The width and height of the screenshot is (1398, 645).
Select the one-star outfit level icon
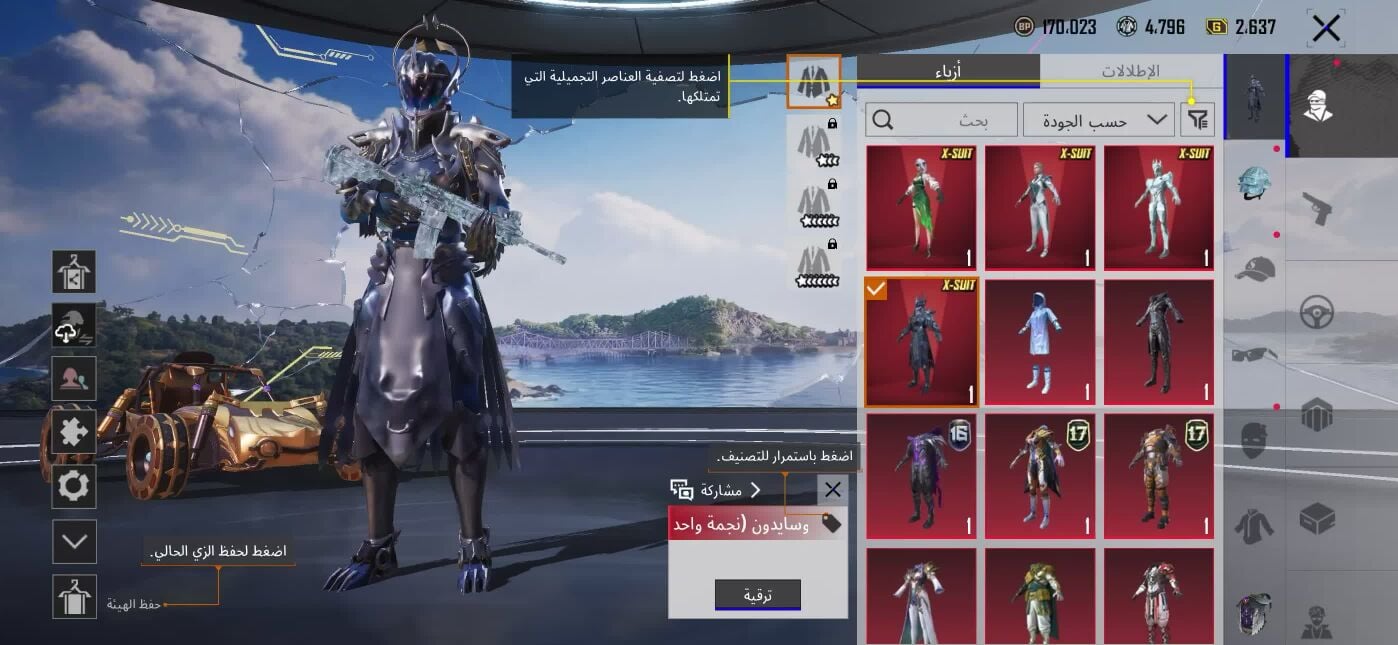[813, 82]
